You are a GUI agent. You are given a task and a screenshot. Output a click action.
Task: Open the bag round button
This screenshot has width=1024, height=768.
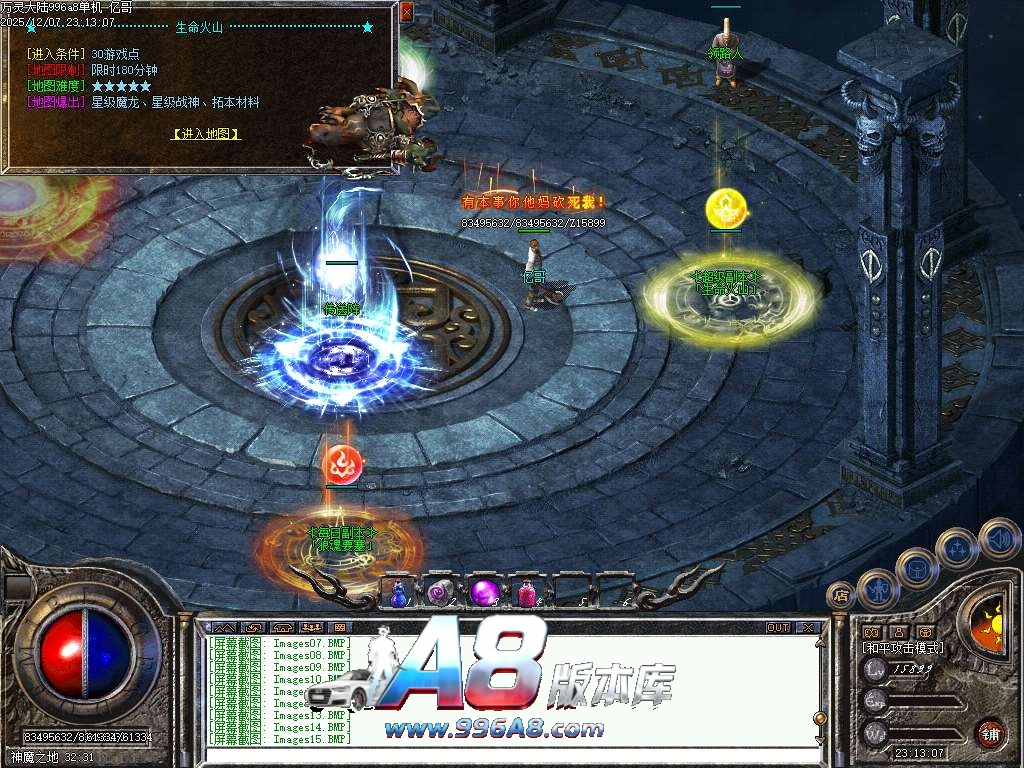(918, 568)
